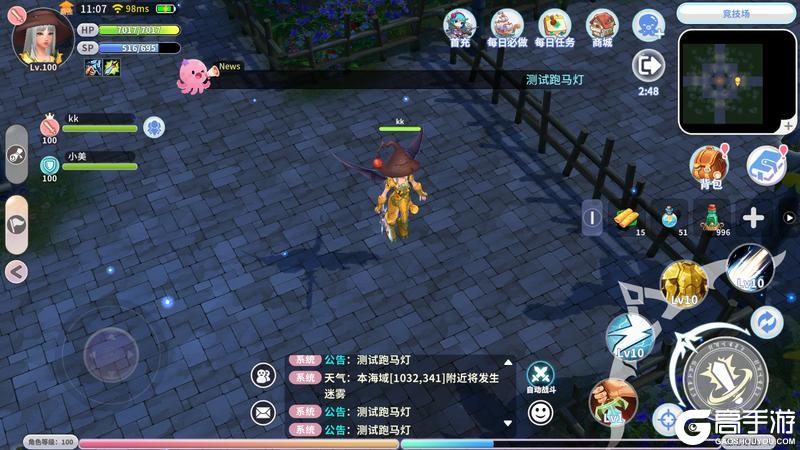Open the 首充 first recharge offer
Image resolution: width=800 pixels, height=450 pixels.
point(459,26)
